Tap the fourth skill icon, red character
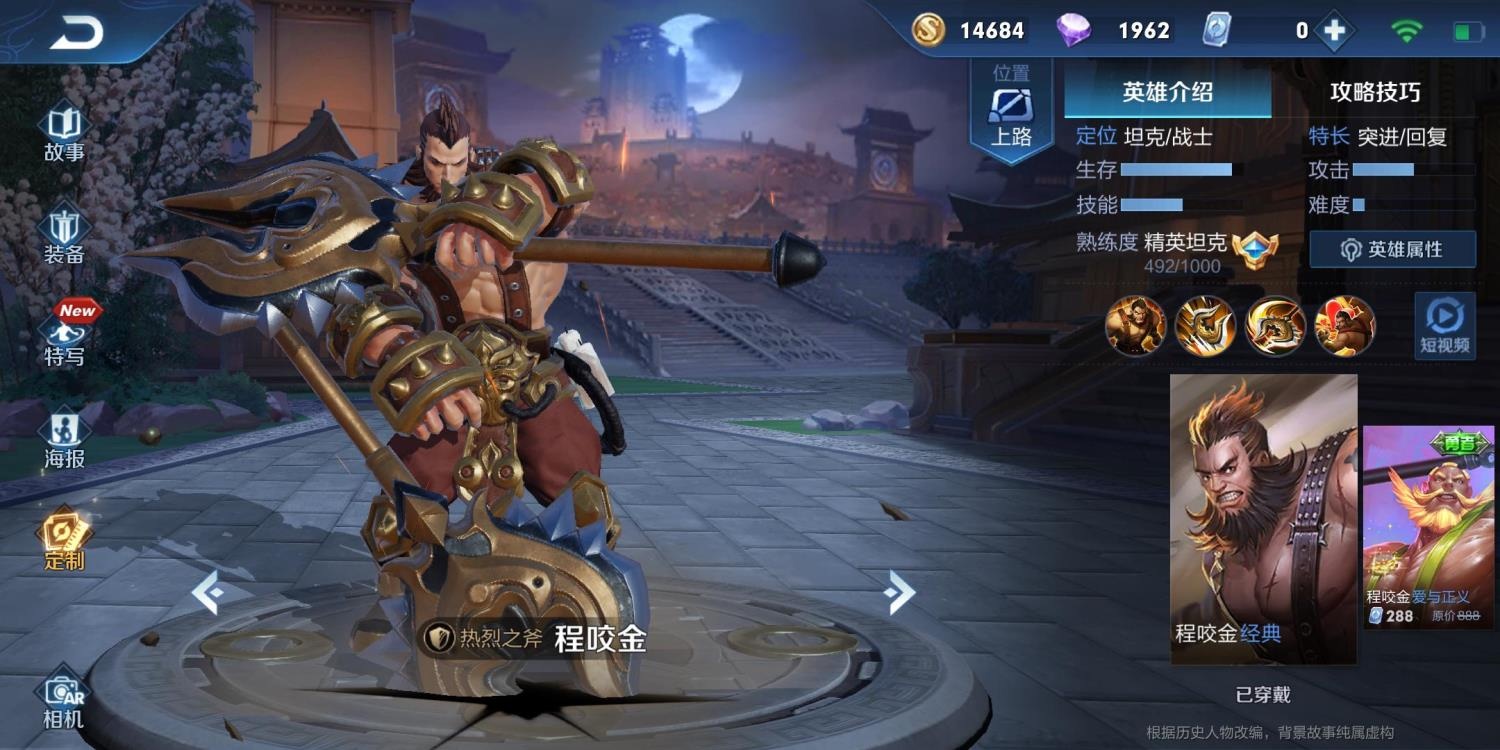Viewport: 1500px width, 750px height. click(x=1345, y=326)
